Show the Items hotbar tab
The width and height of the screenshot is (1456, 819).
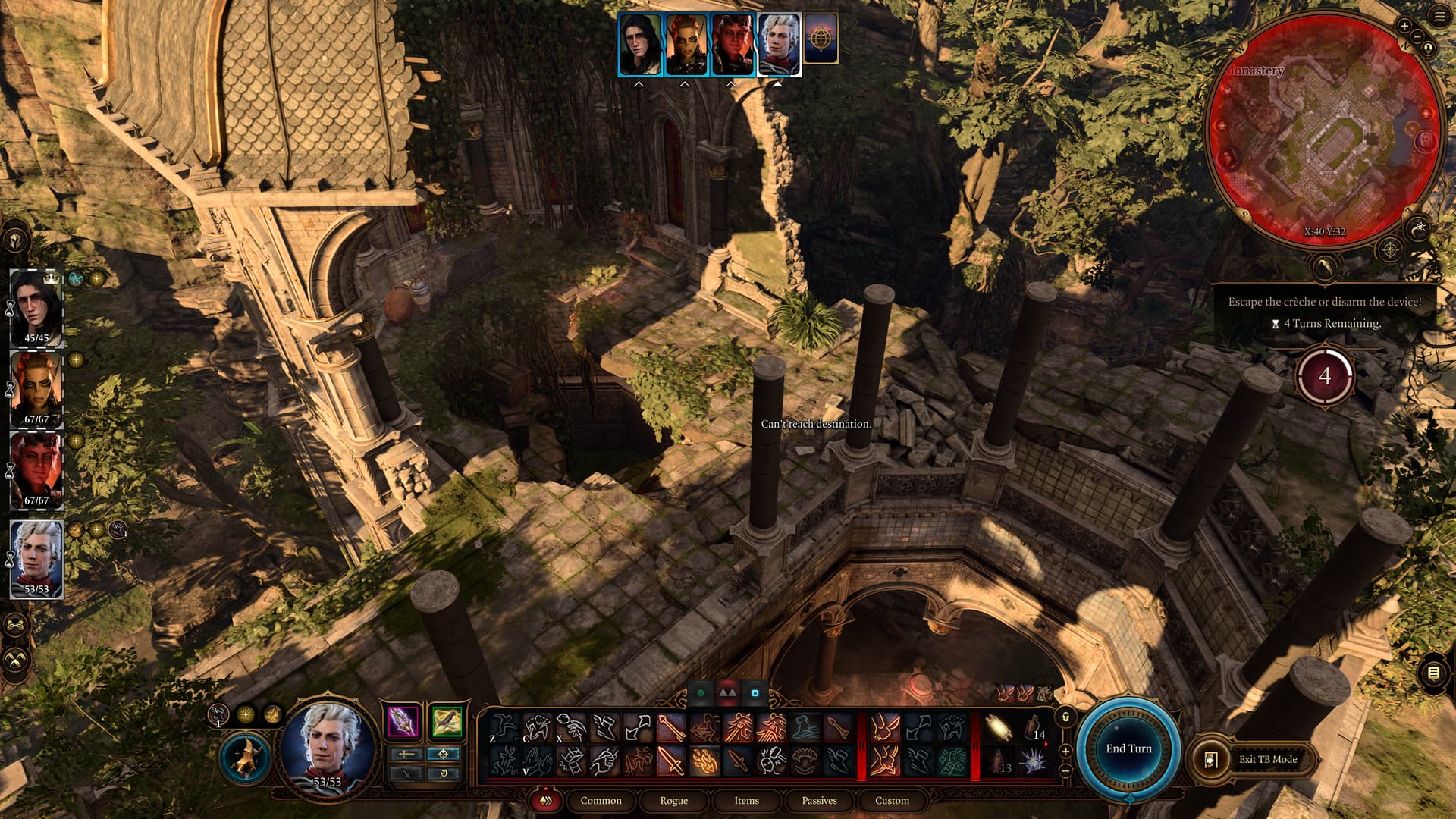(746, 800)
